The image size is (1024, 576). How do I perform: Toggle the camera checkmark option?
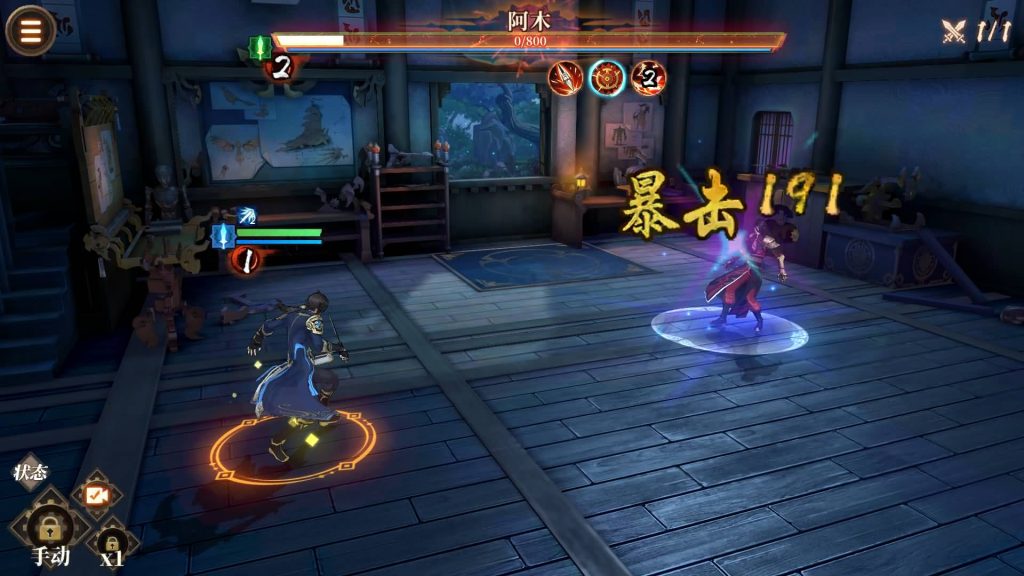pyautogui.click(x=96, y=494)
